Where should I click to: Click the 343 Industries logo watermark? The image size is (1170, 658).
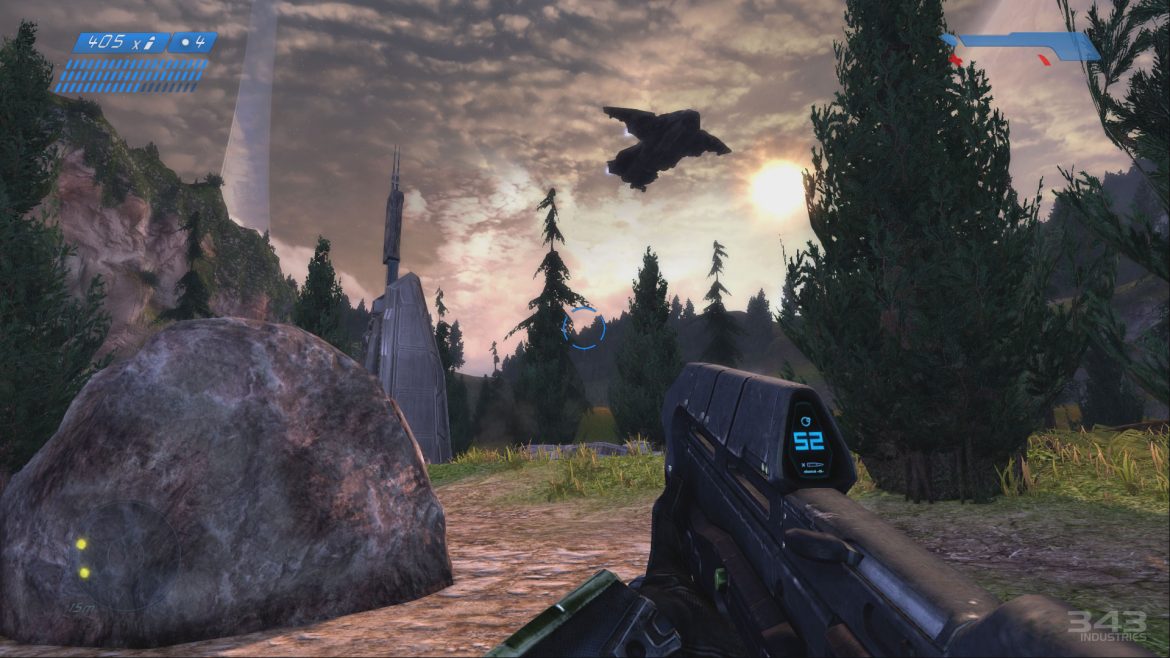click(1106, 627)
